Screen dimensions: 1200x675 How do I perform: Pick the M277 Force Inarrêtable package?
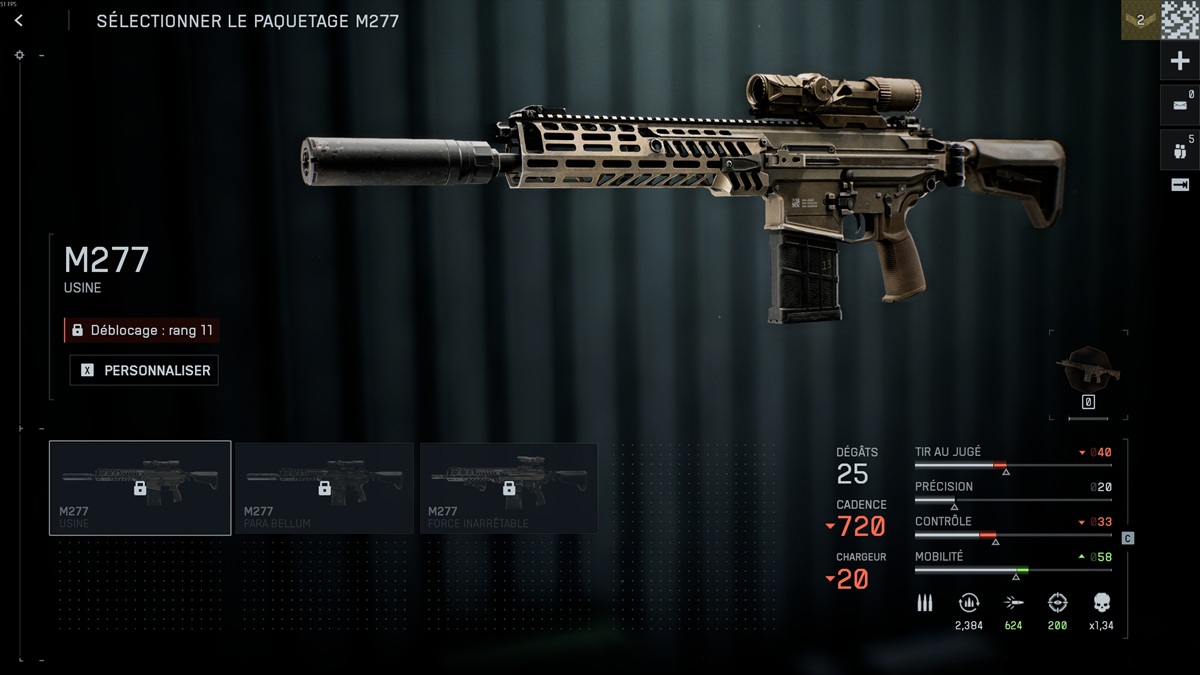[509, 488]
